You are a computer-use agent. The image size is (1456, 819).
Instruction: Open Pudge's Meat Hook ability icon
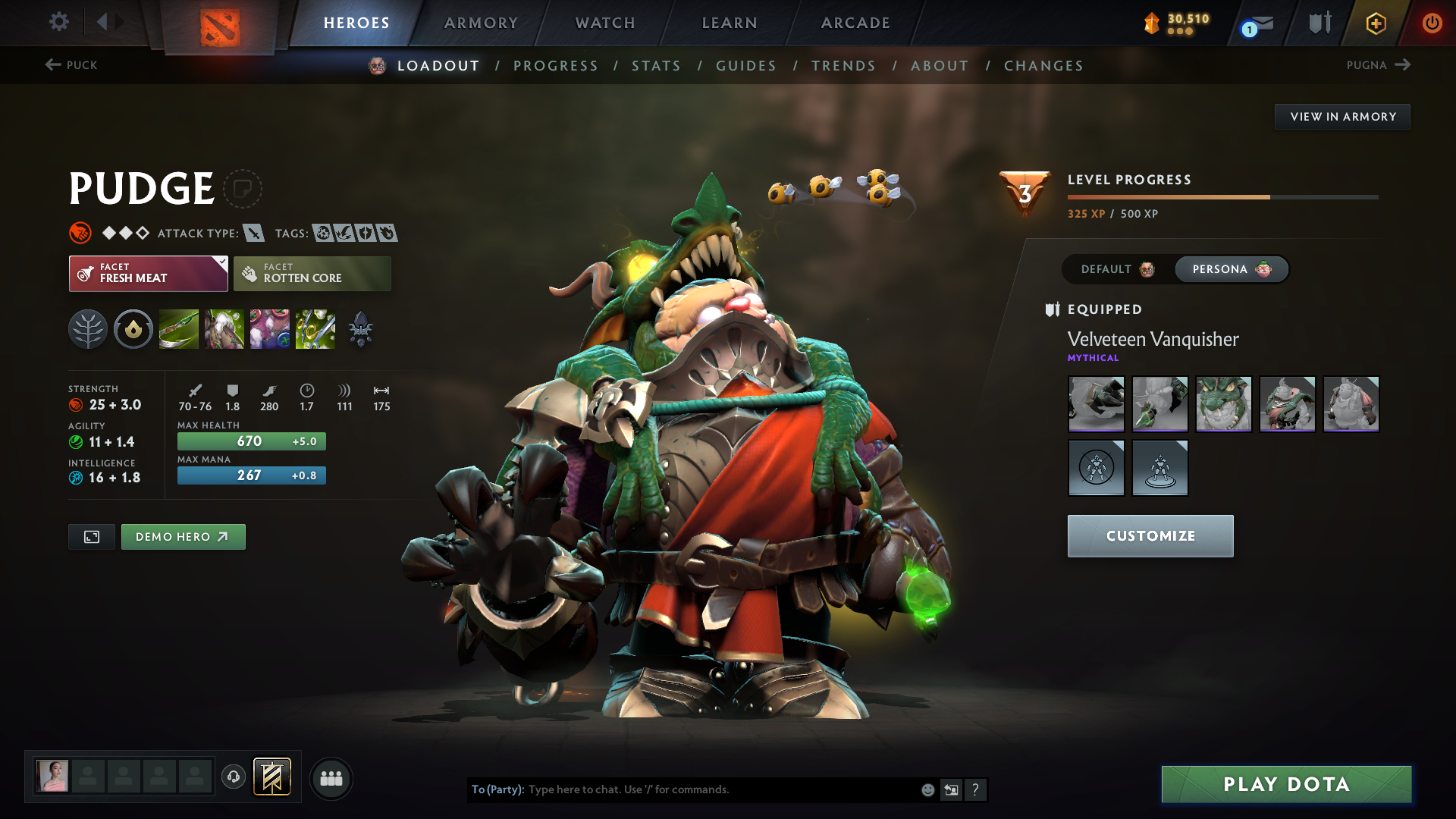coord(178,329)
